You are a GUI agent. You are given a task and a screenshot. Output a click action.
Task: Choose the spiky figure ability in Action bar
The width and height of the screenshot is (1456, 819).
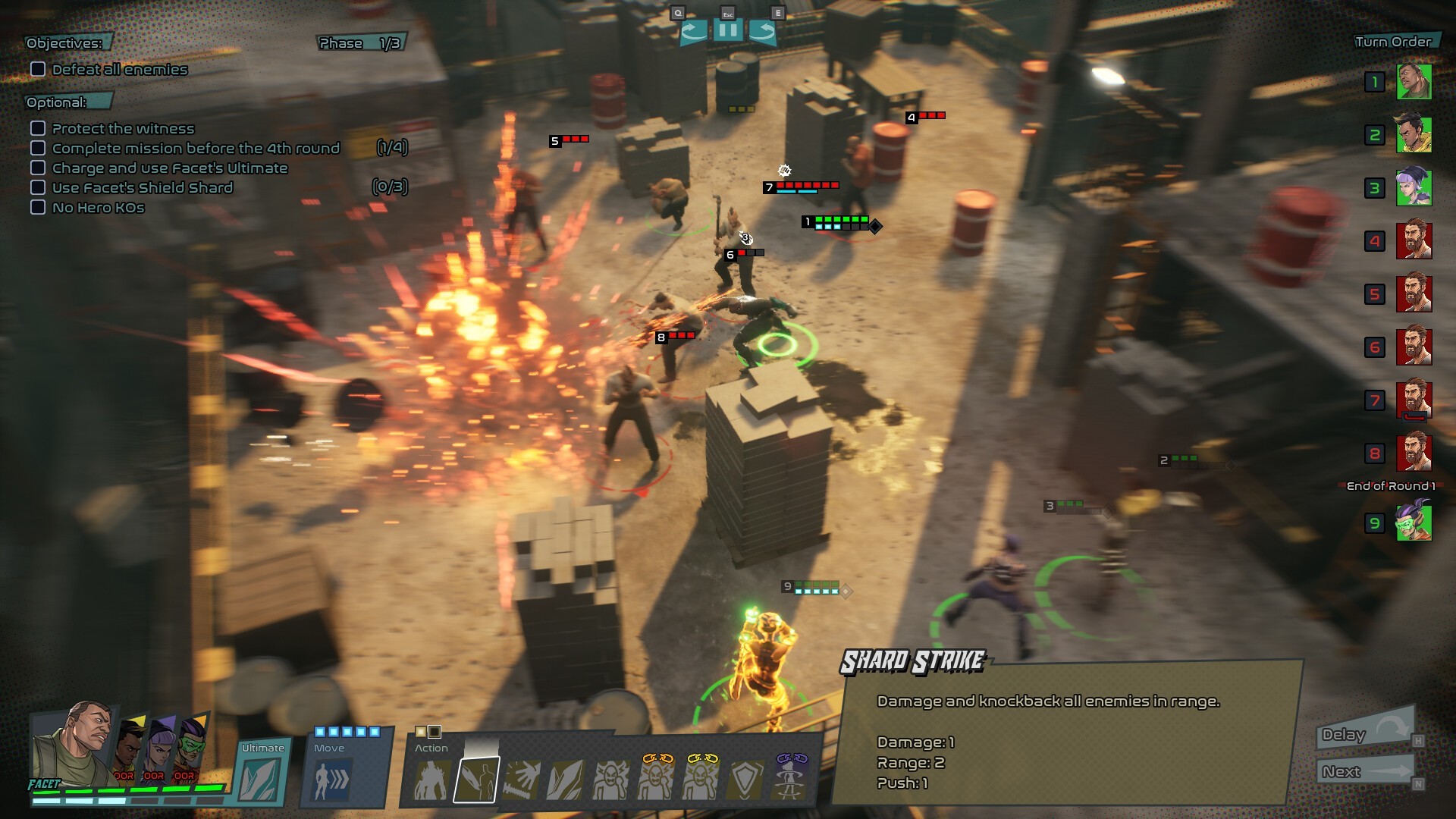pyautogui.click(x=431, y=780)
